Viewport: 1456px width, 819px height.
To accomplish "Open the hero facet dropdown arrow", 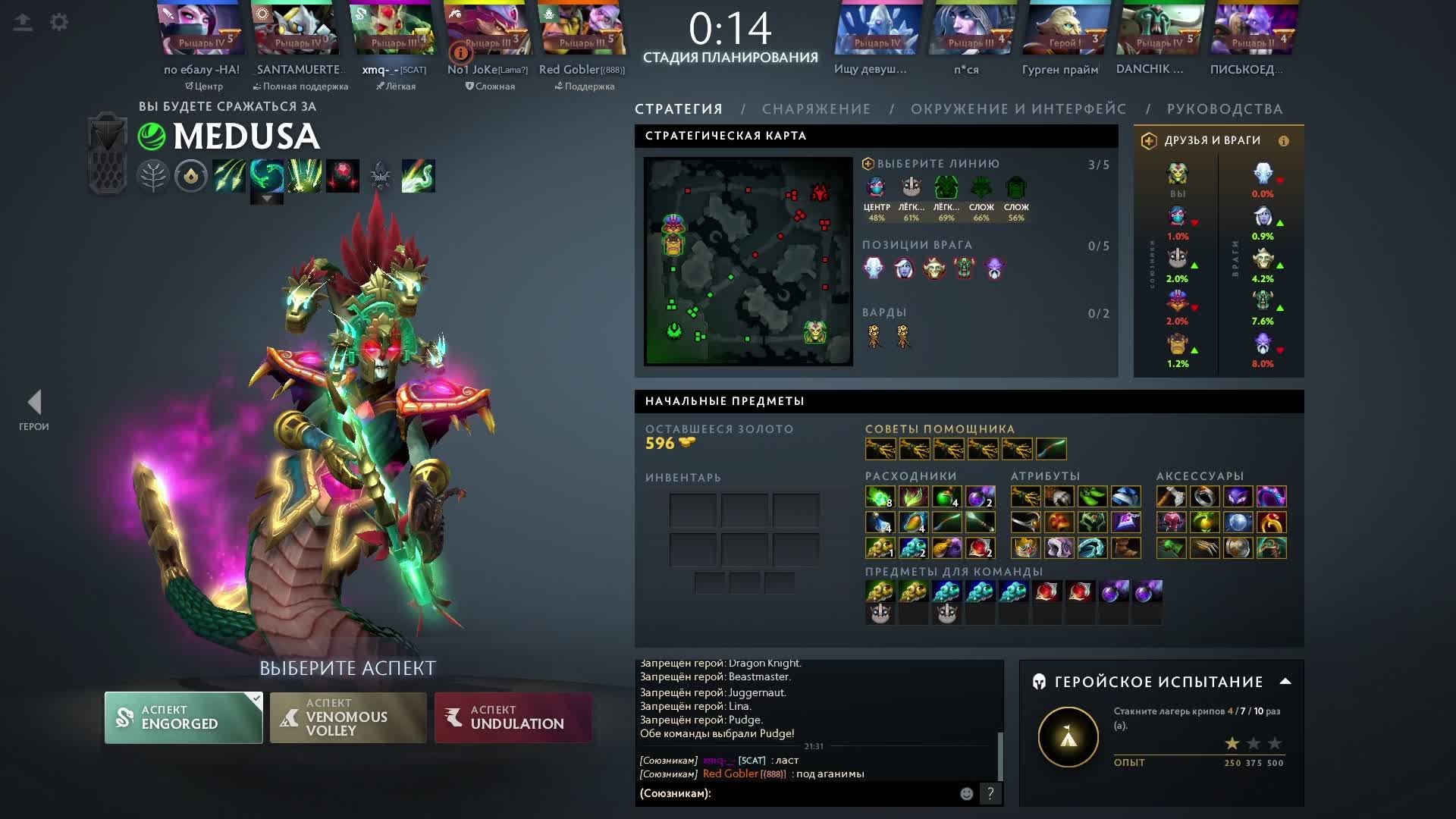I will 267,199.
